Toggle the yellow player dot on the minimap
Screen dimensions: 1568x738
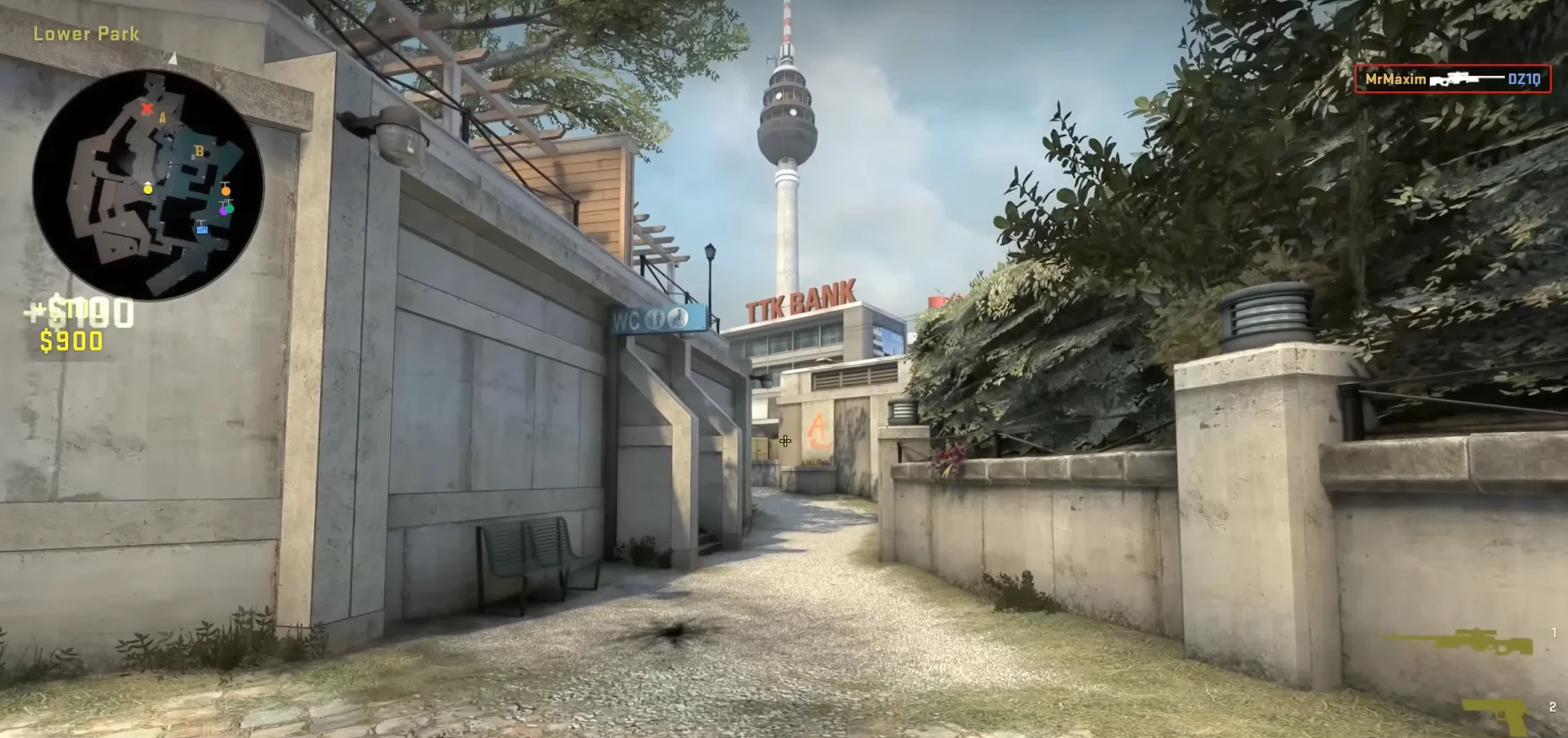pyautogui.click(x=147, y=190)
